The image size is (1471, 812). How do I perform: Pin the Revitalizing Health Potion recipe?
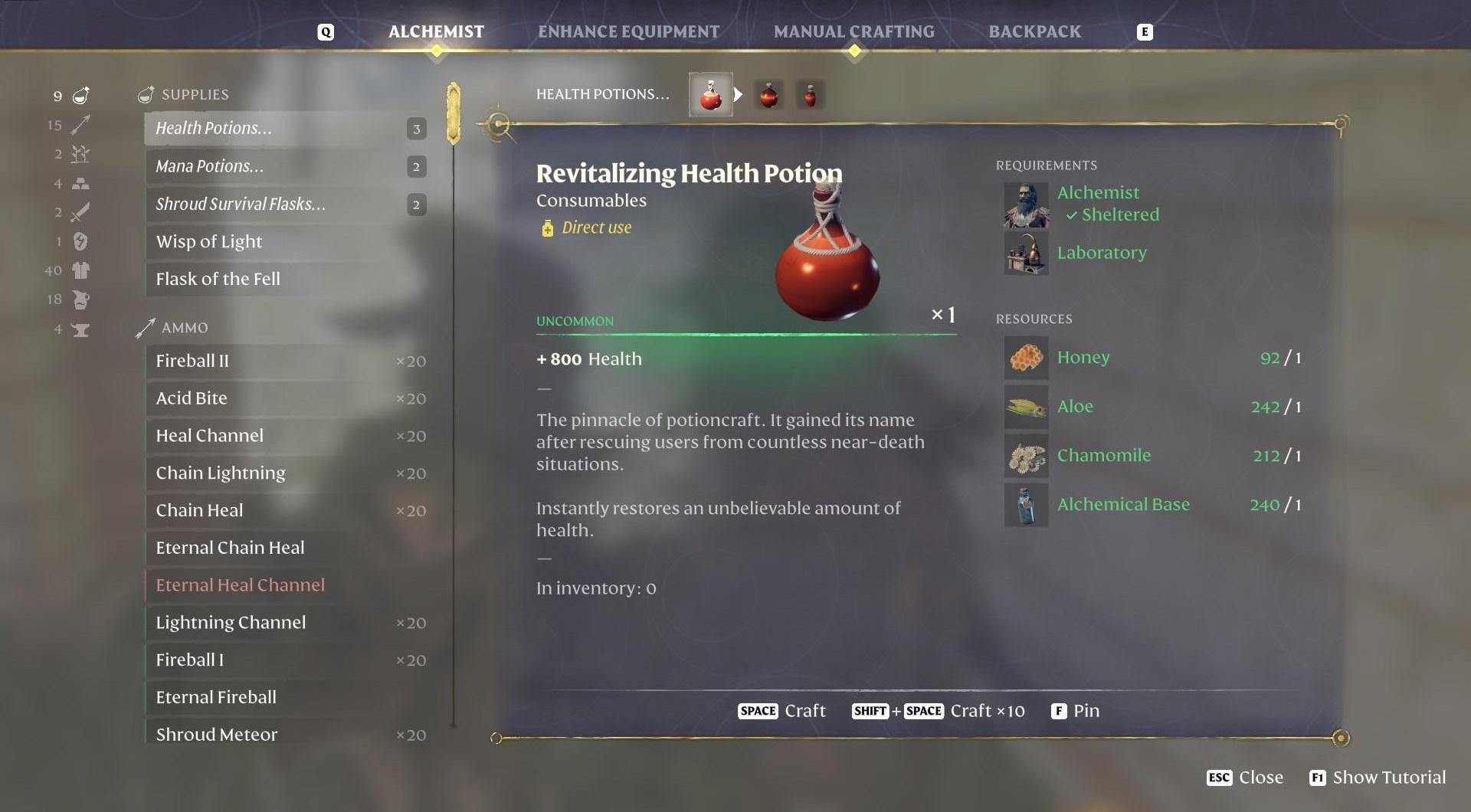pyautogui.click(x=1076, y=711)
